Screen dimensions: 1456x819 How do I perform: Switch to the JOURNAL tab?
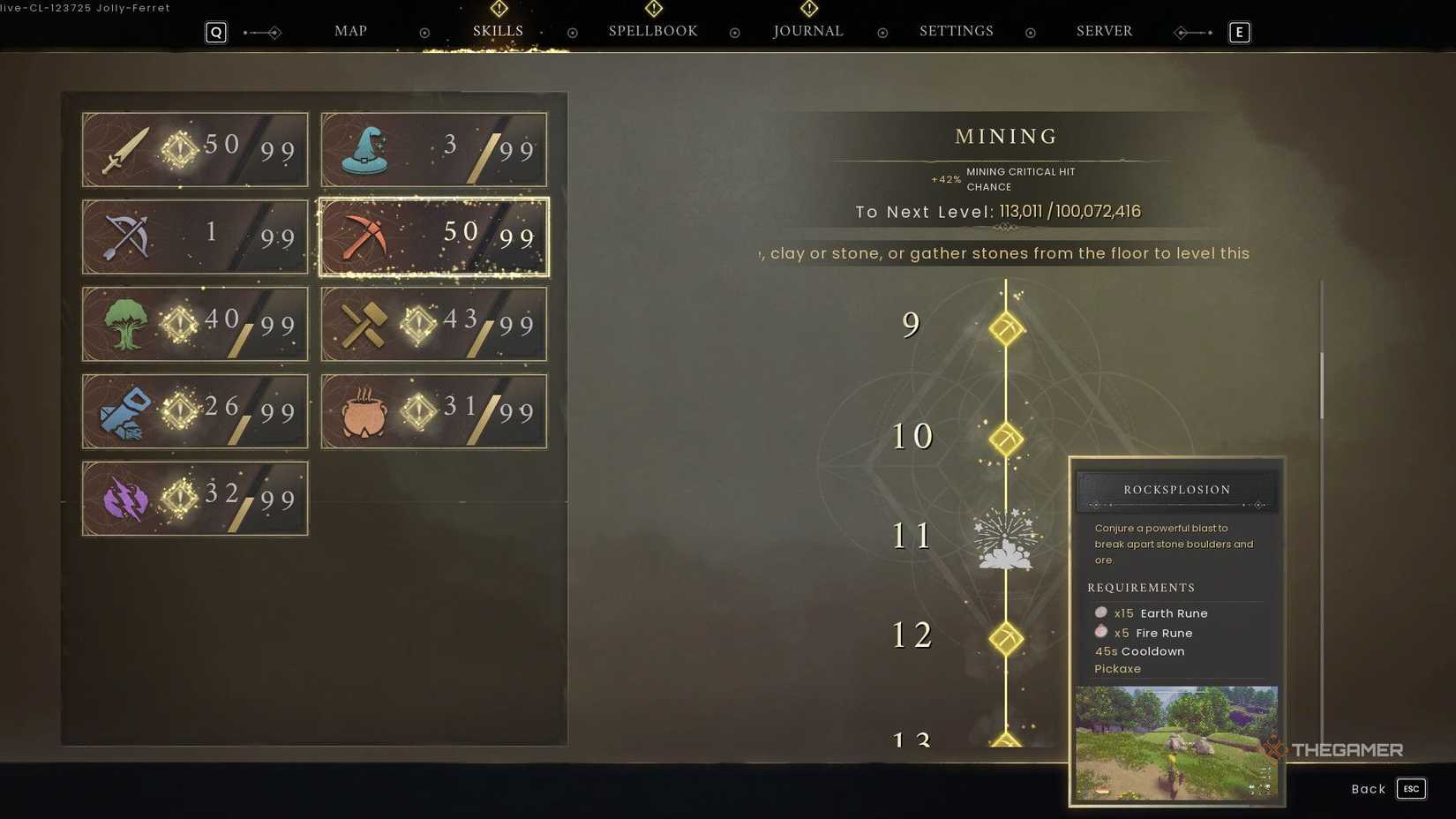807,31
